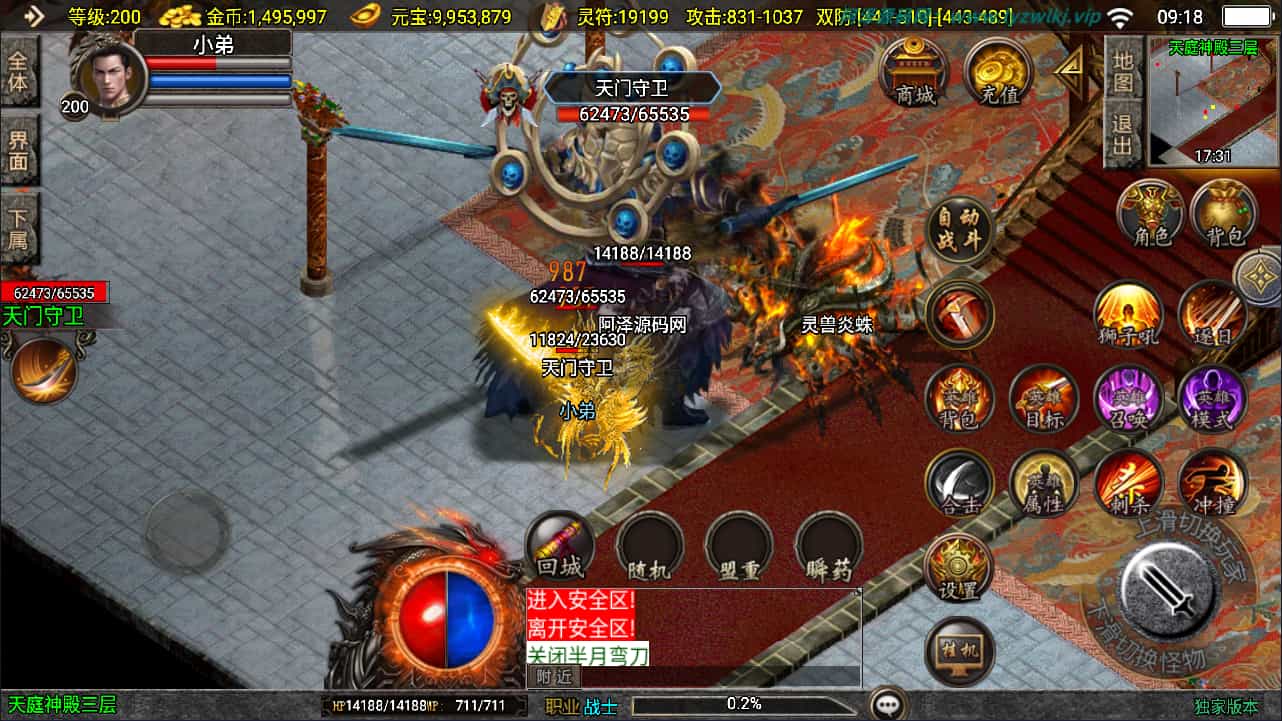The width and height of the screenshot is (1282, 721).
Task: Toggle 自动战斗 auto battle
Action: click(x=960, y=229)
